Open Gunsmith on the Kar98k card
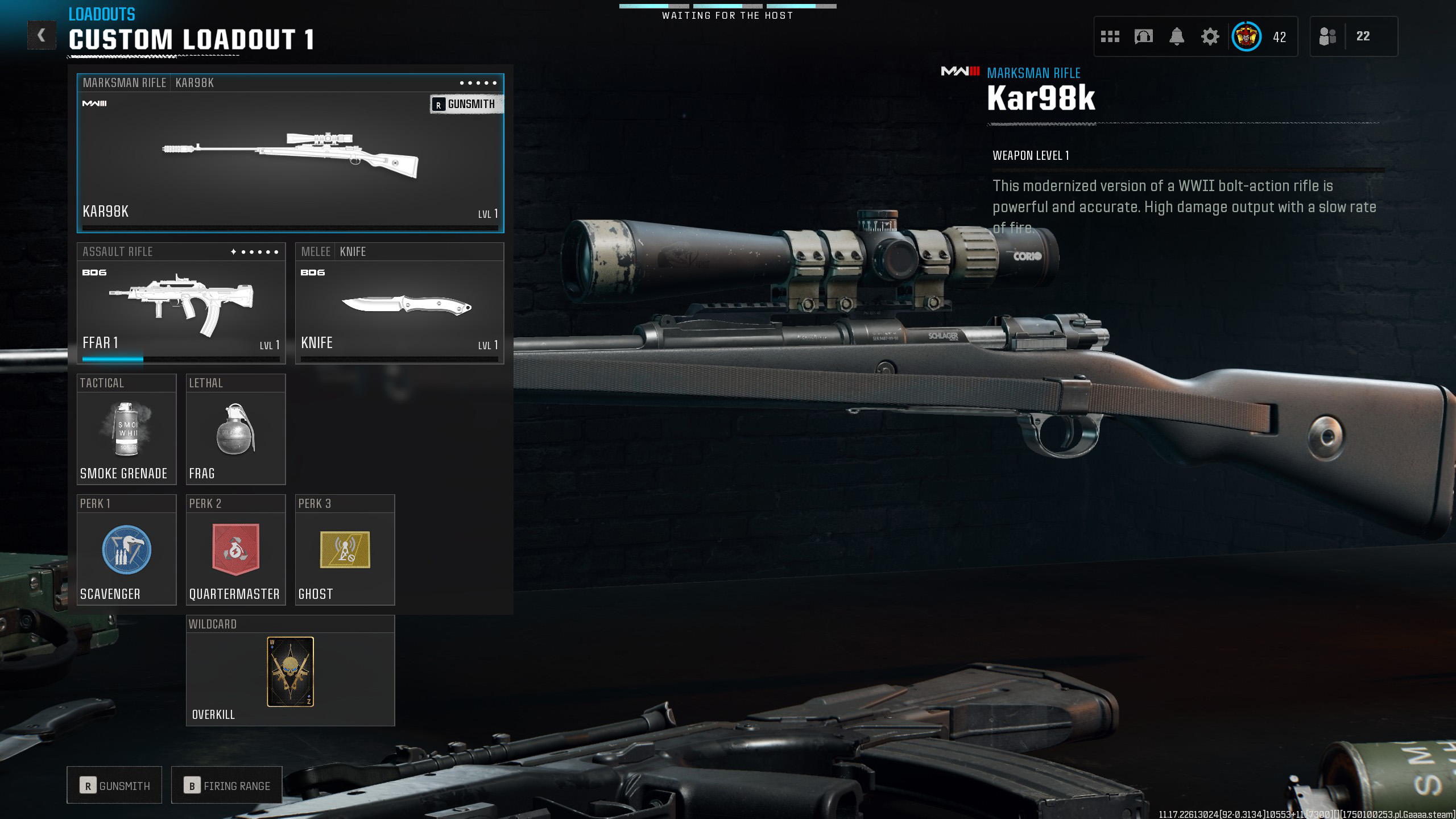Image resolution: width=1456 pixels, height=819 pixels. coord(466,104)
